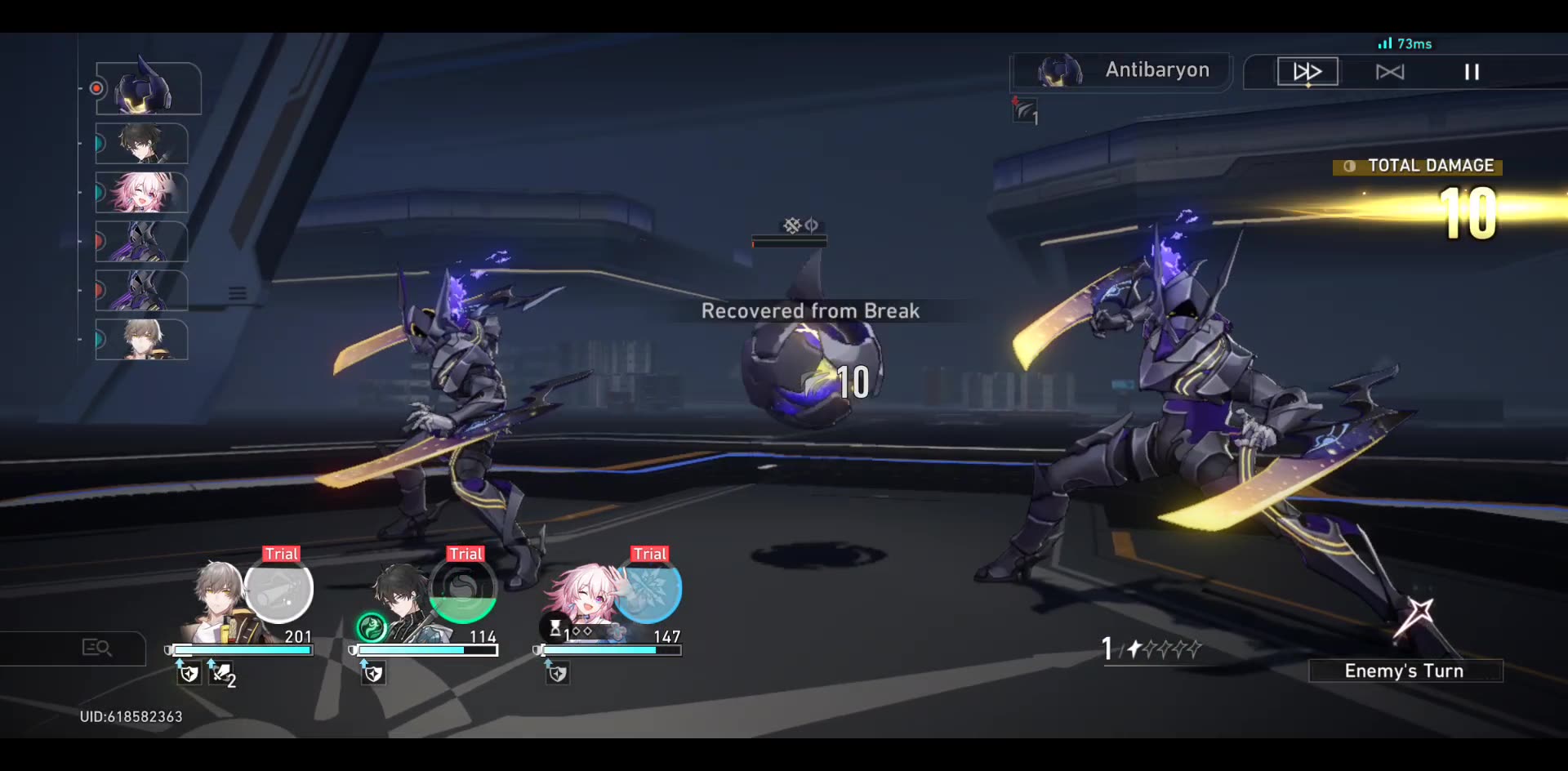Toggle auto-battle with the bowtie icon
Viewport: 1568px width, 771px height.
tap(1390, 72)
